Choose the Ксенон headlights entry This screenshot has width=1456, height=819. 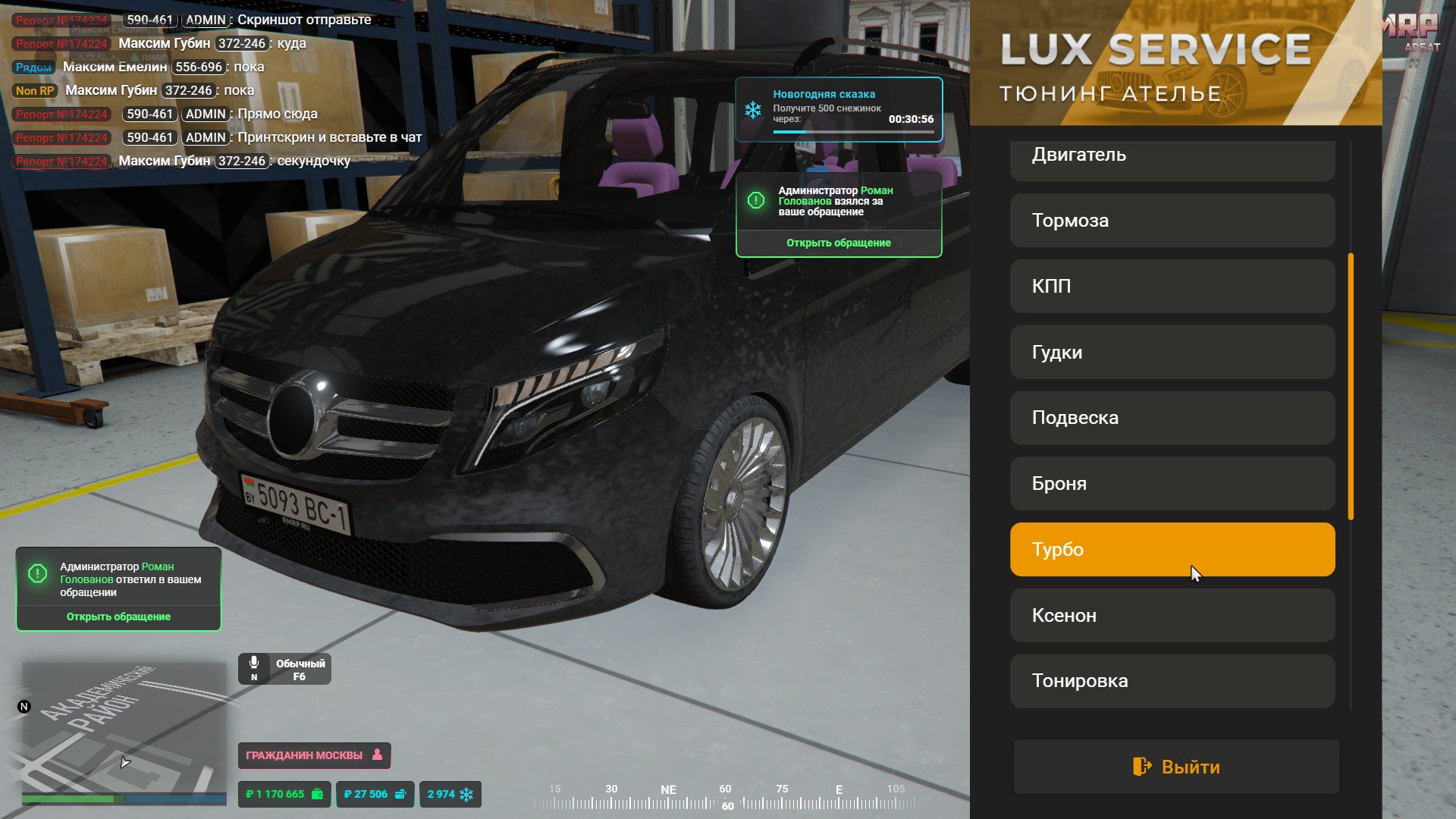point(1172,616)
